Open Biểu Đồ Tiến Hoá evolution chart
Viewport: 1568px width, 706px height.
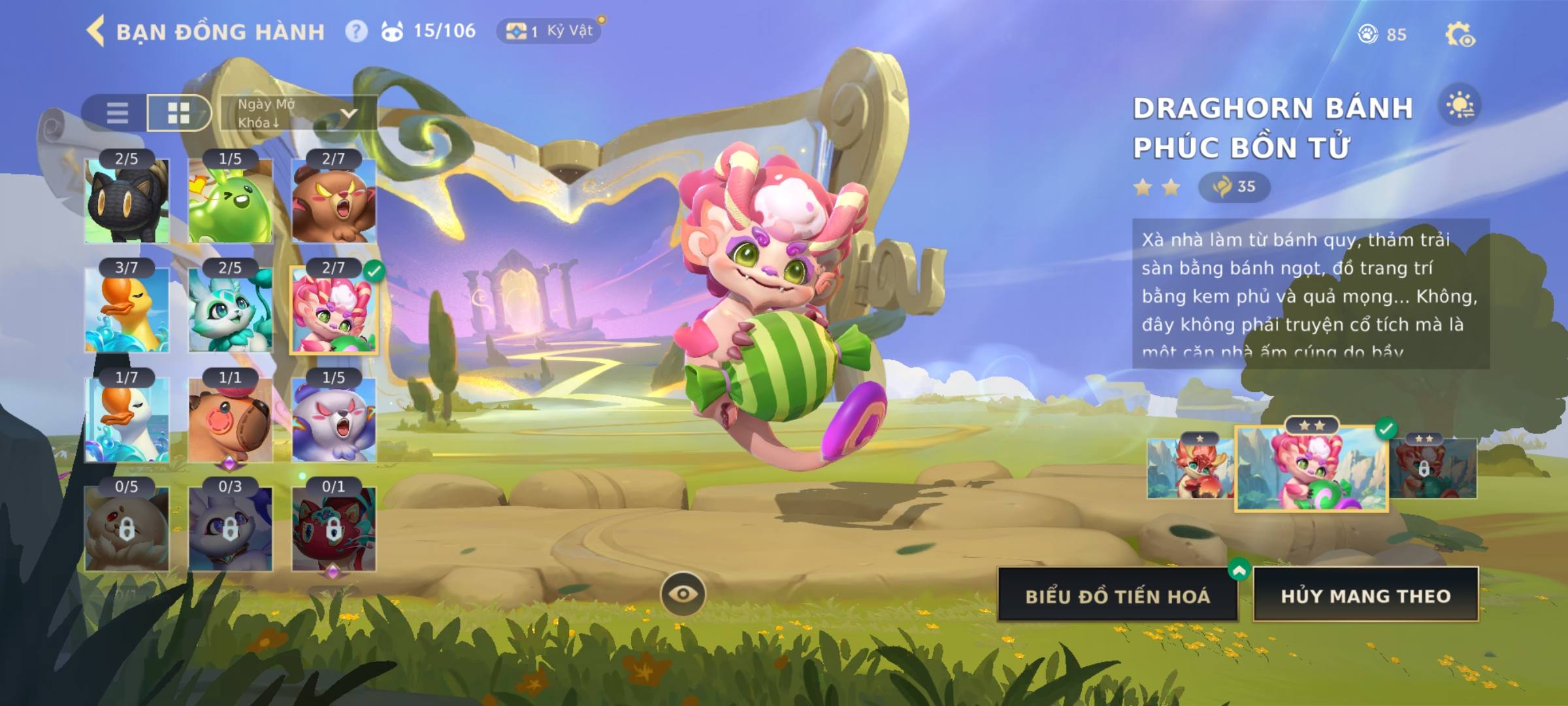coord(1117,596)
